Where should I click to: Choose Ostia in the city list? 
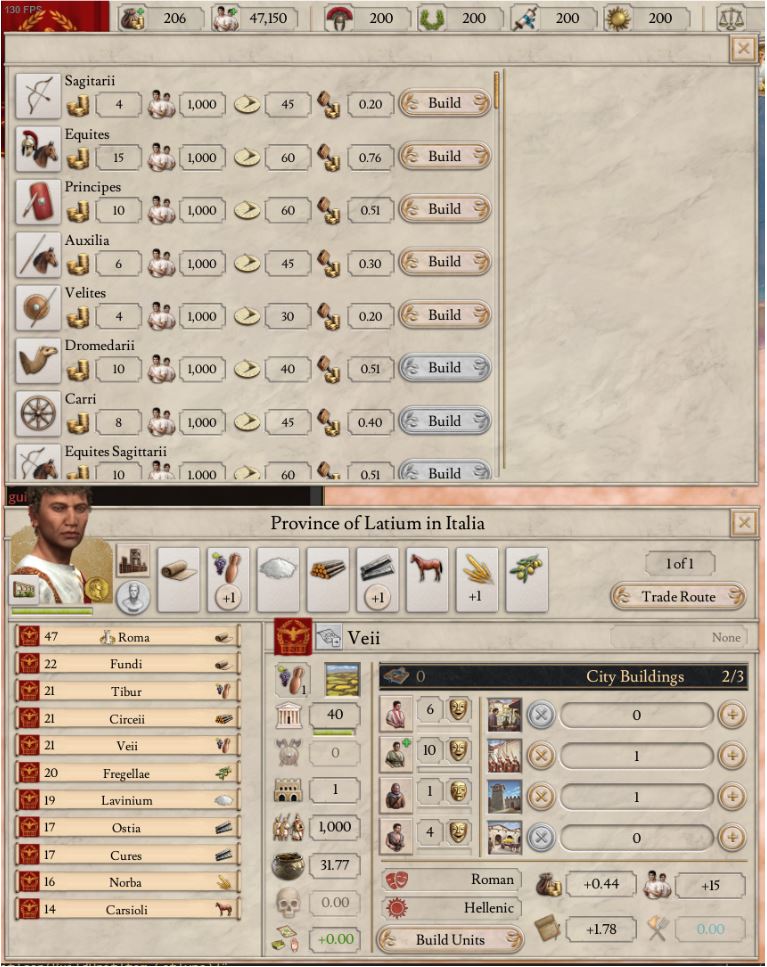tap(128, 828)
